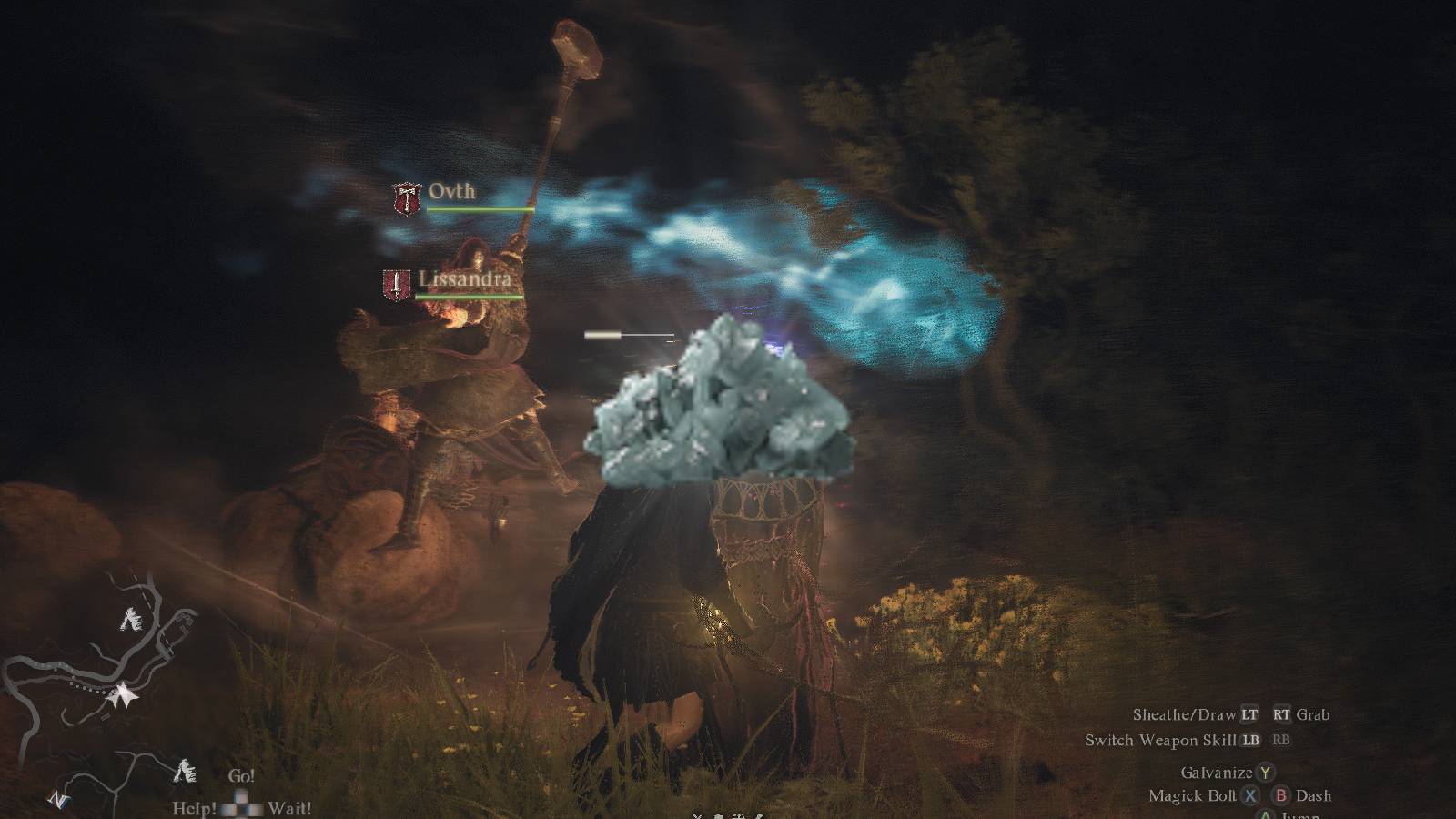Click the dimmed RB button prompt
Screen dimensions: 1456x819
pyautogui.click(x=1280, y=742)
